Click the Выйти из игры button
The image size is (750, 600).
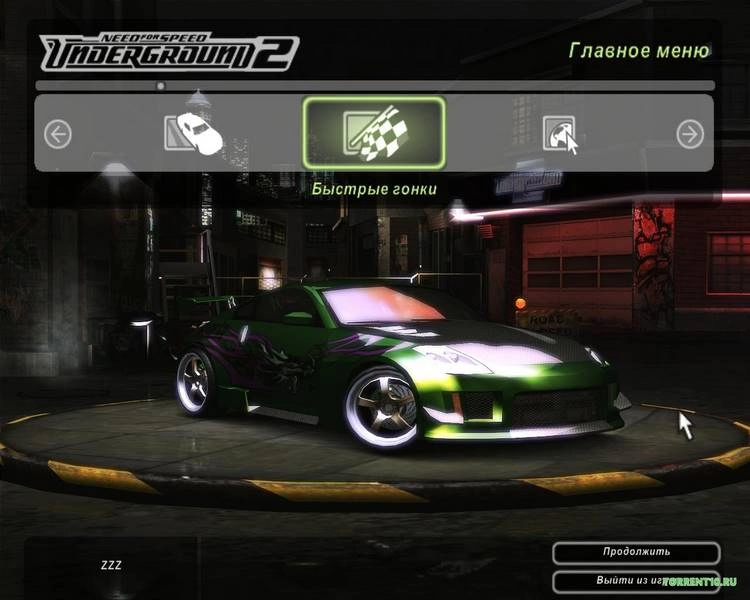pyautogui.click(x=636, y=579)
